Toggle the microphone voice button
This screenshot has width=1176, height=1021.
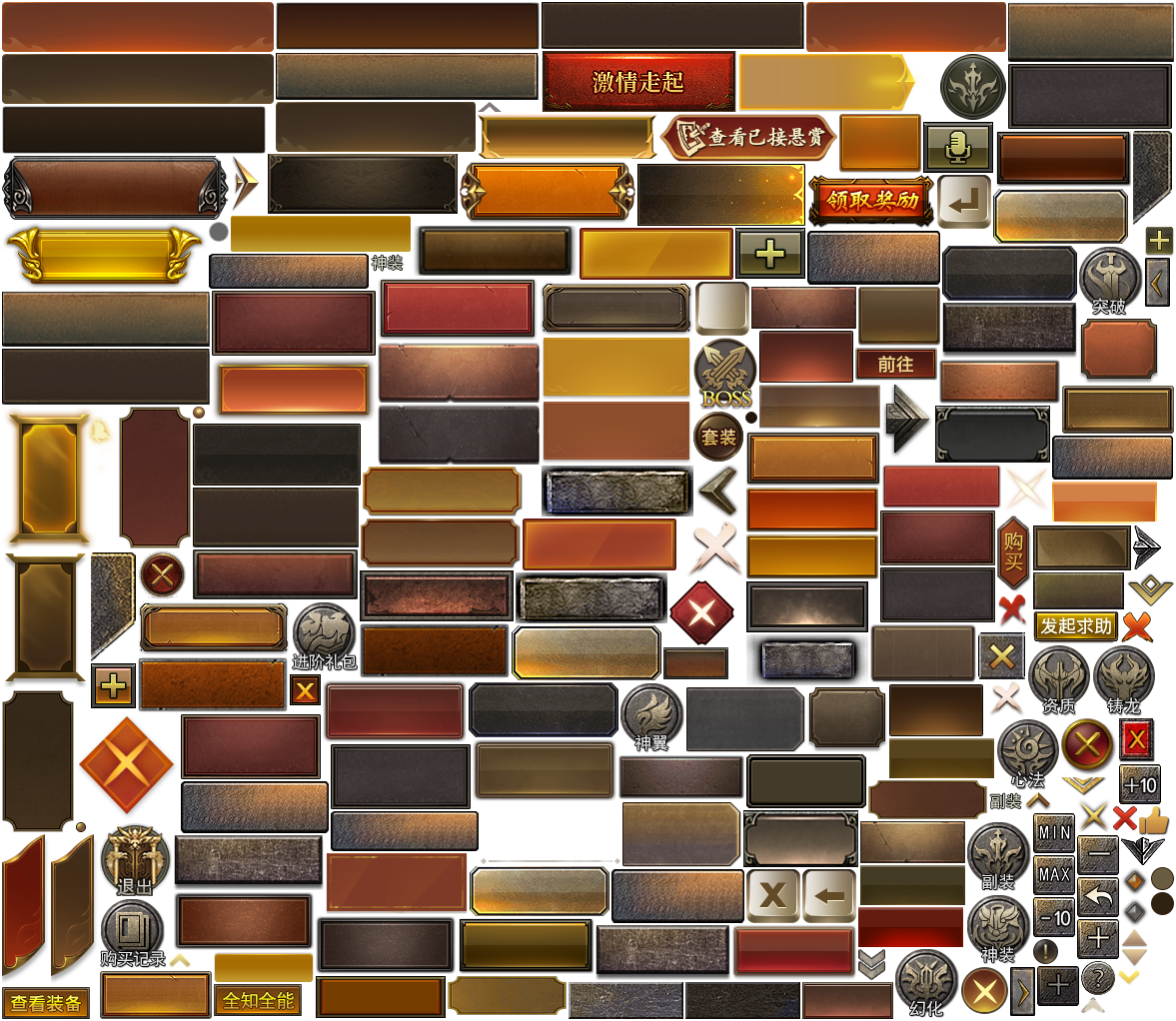[957, 148]
